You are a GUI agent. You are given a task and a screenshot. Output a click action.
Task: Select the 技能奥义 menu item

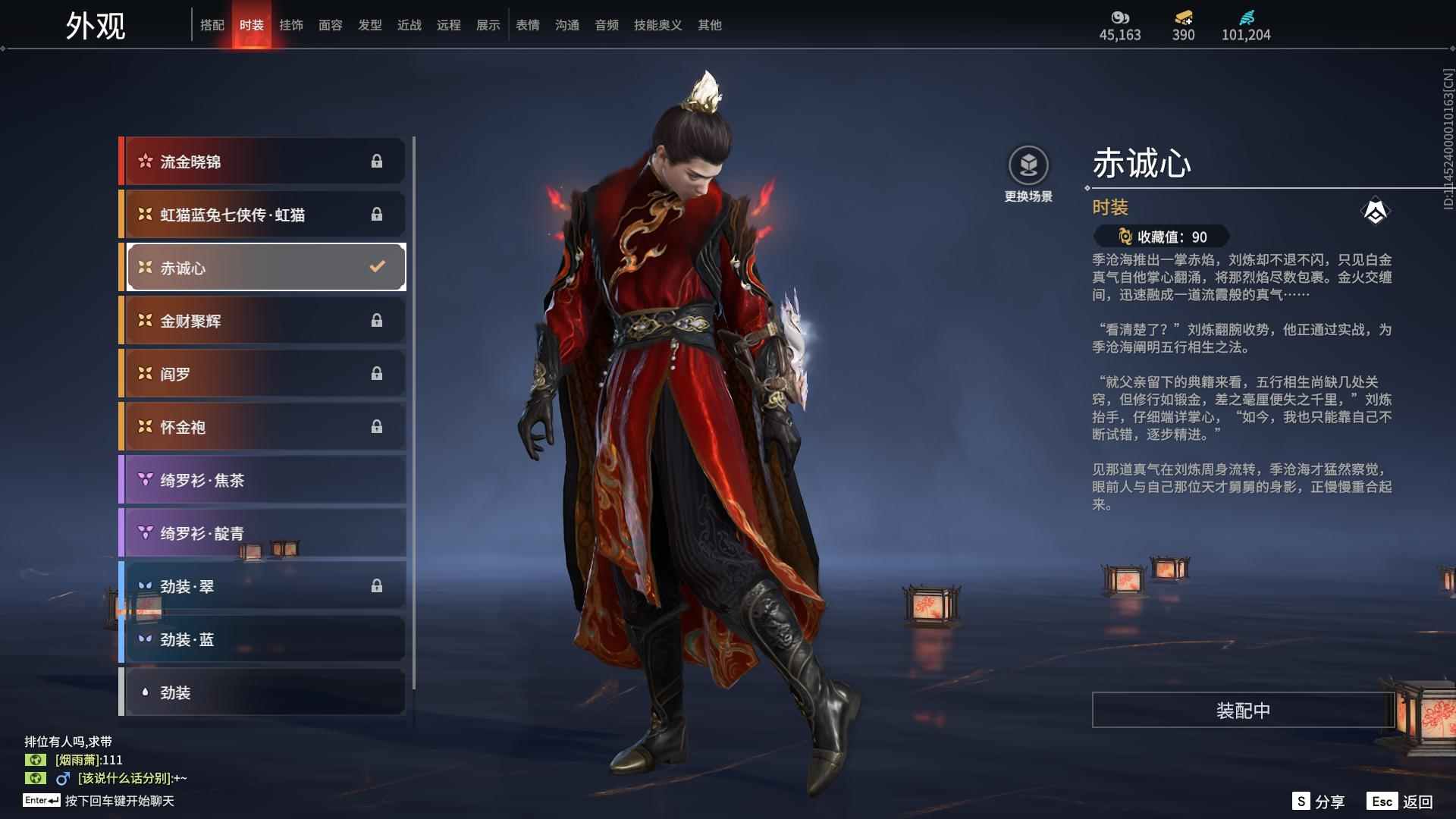click(x=657, y=24)
